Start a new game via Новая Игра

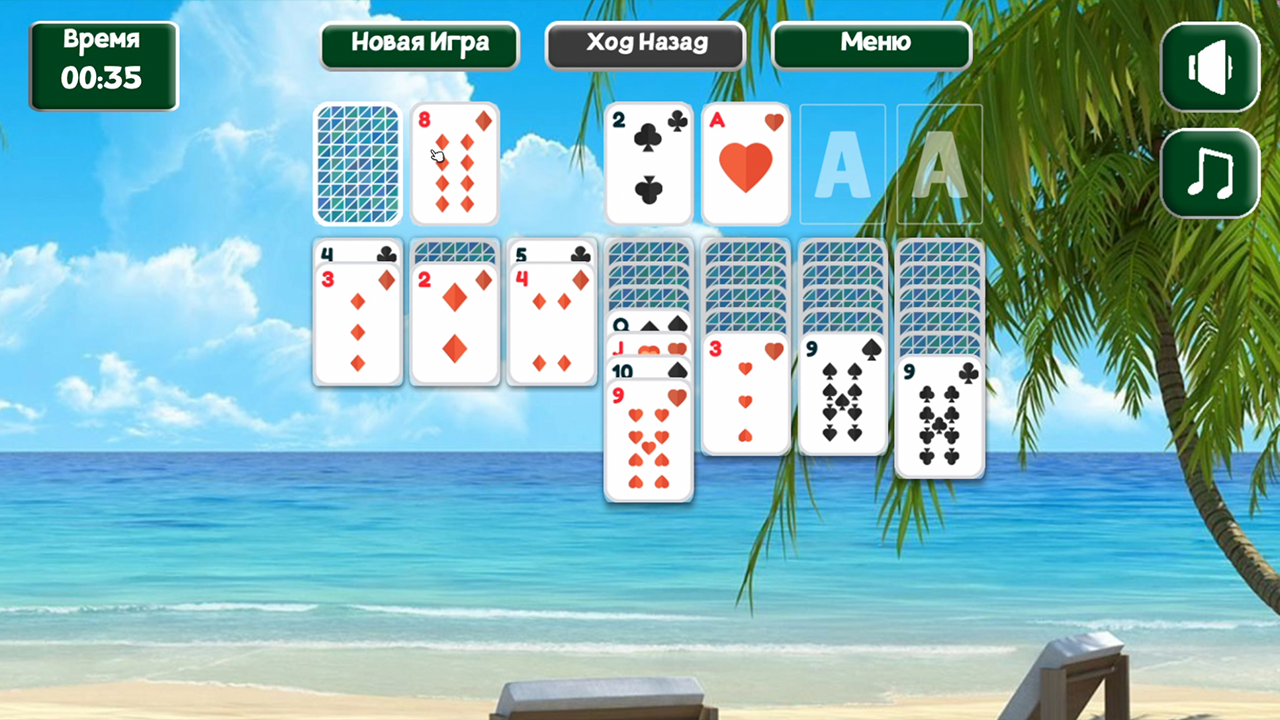(x=419, y=44)
